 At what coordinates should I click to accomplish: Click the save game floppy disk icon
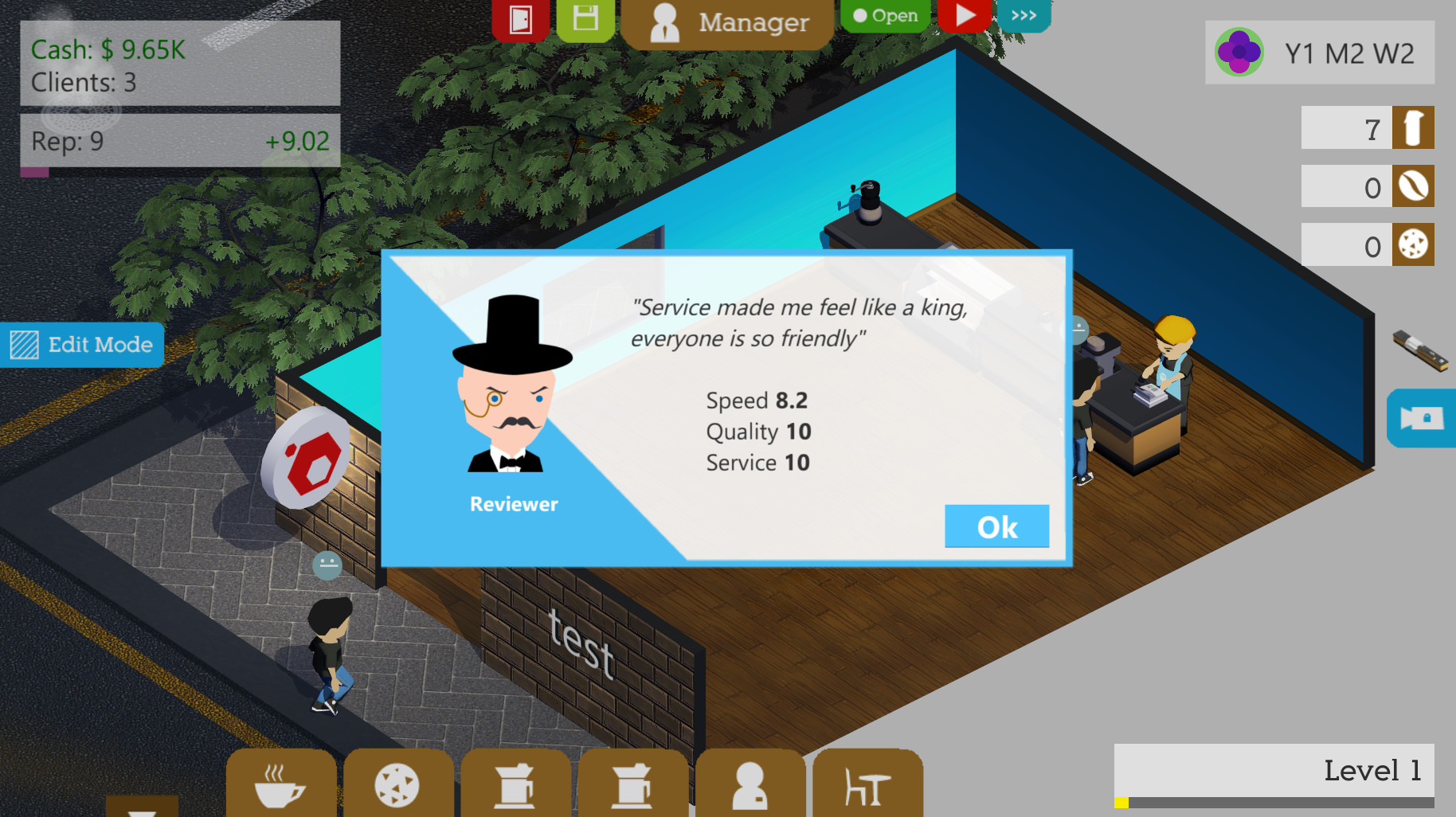click(x=585, y=18)
